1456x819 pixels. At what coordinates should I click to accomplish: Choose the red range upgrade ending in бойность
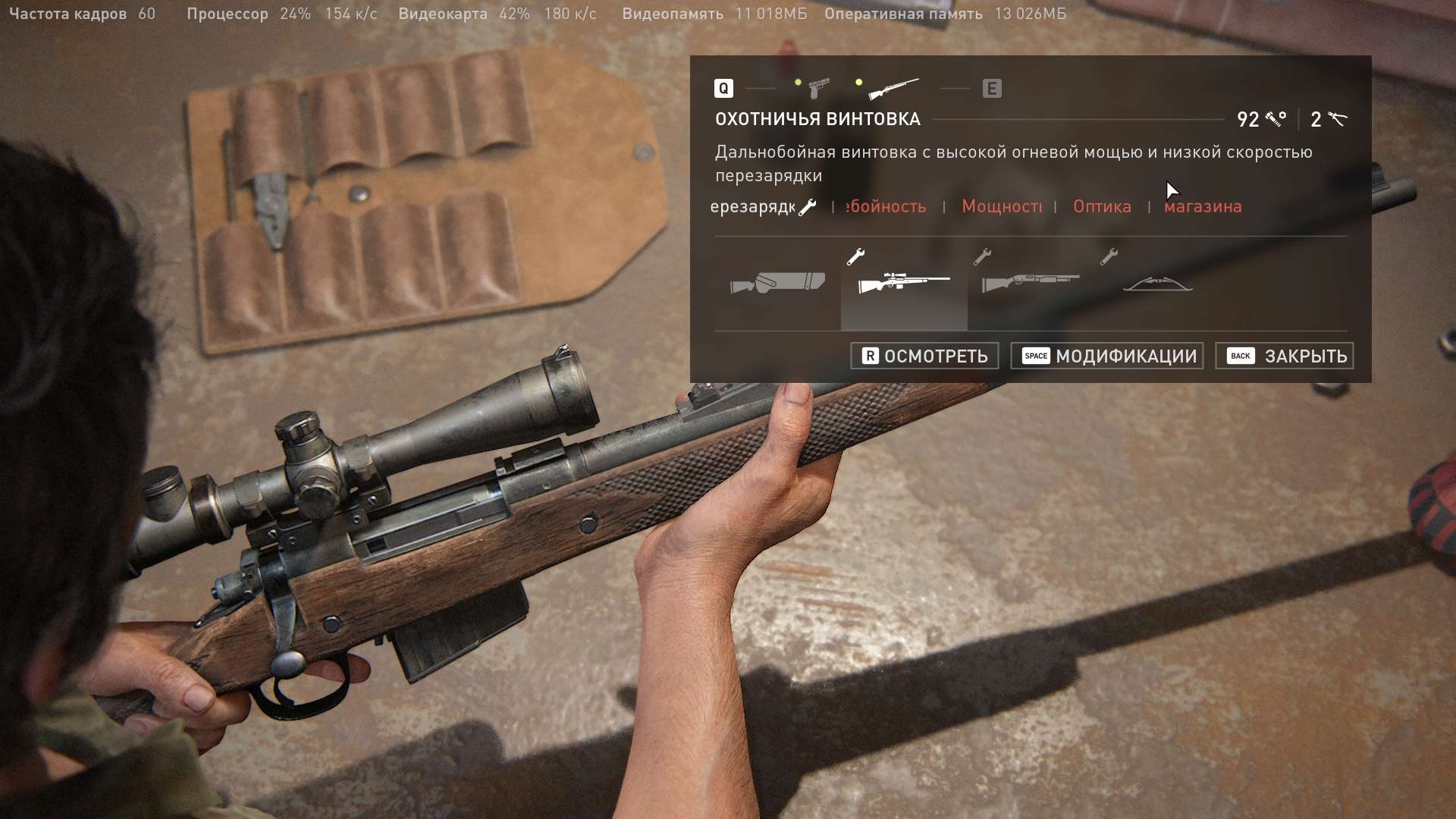point(886,206)
